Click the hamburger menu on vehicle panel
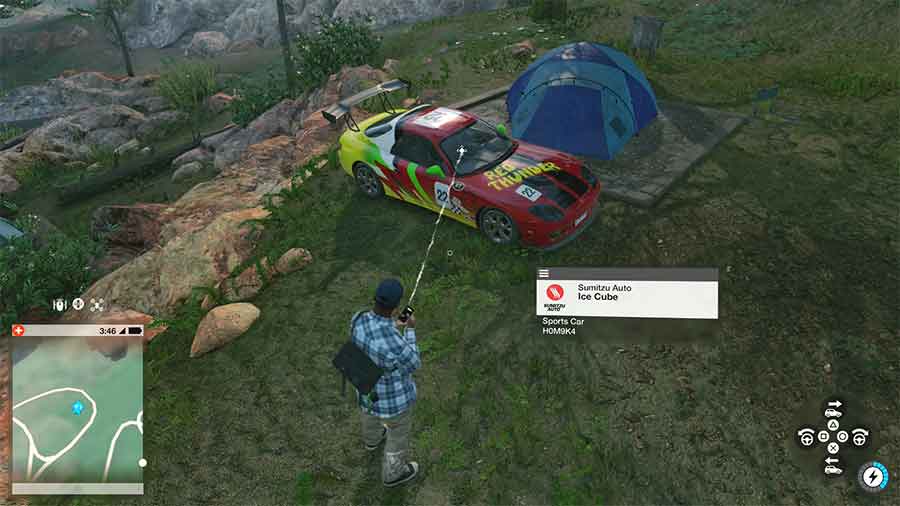The image size is (900, 506). coord(544,273)
